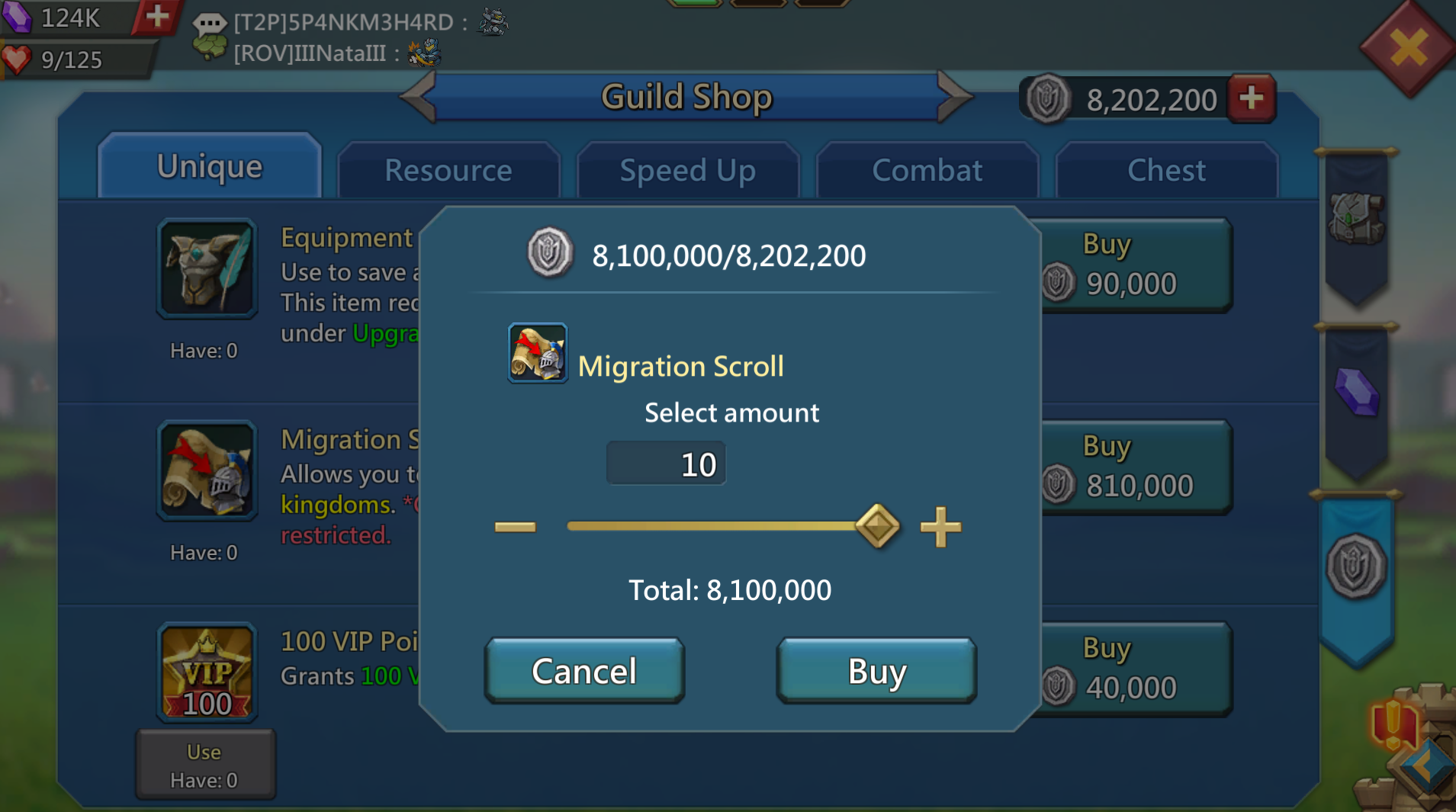This screenshot has width=1456, height=812.
Task: Buy Migration Scroll for 810,000
Action: tap(1136, 467)
